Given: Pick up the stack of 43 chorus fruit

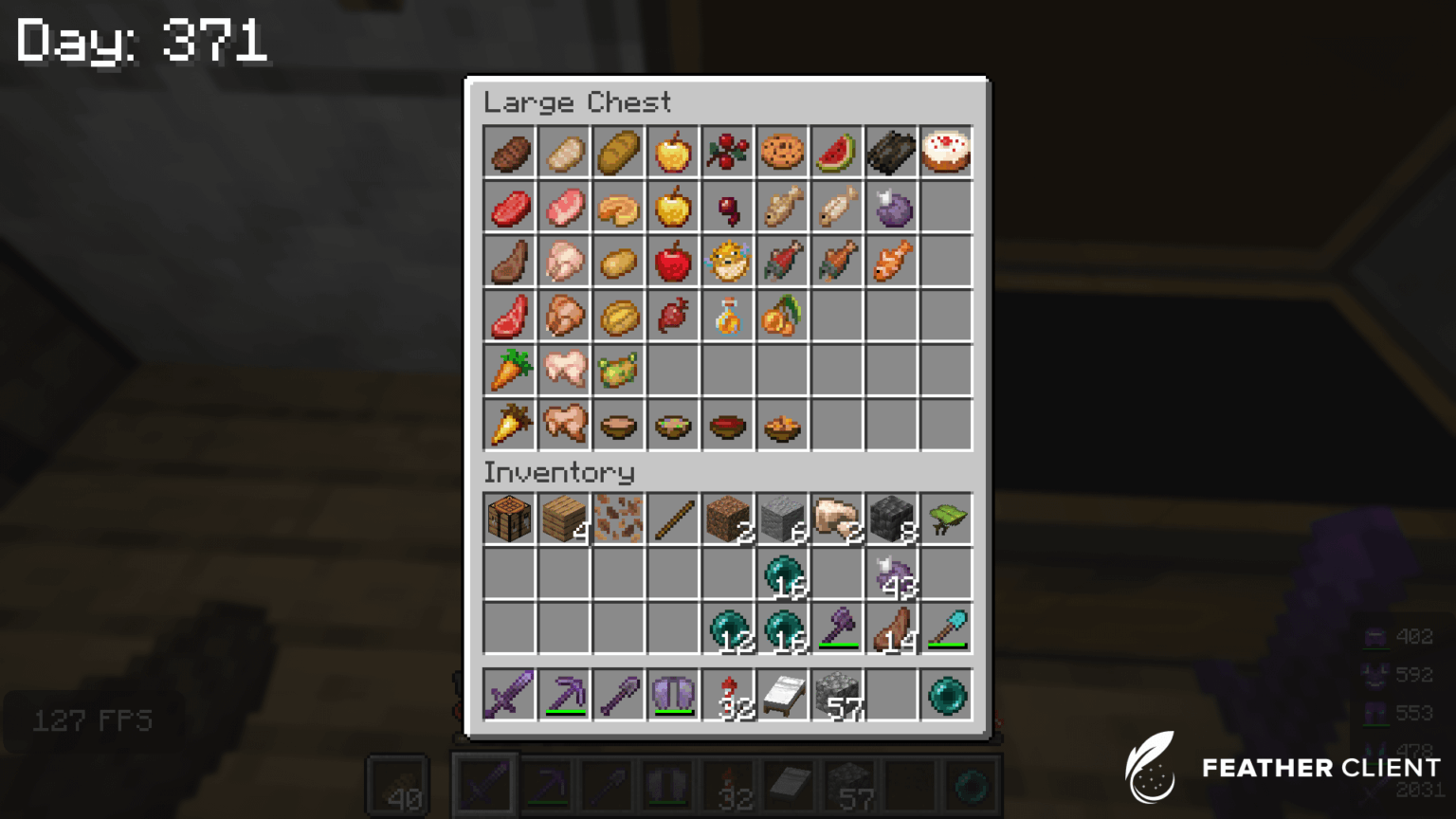Looking at the screenshot, I should click(x=891, y=573).
